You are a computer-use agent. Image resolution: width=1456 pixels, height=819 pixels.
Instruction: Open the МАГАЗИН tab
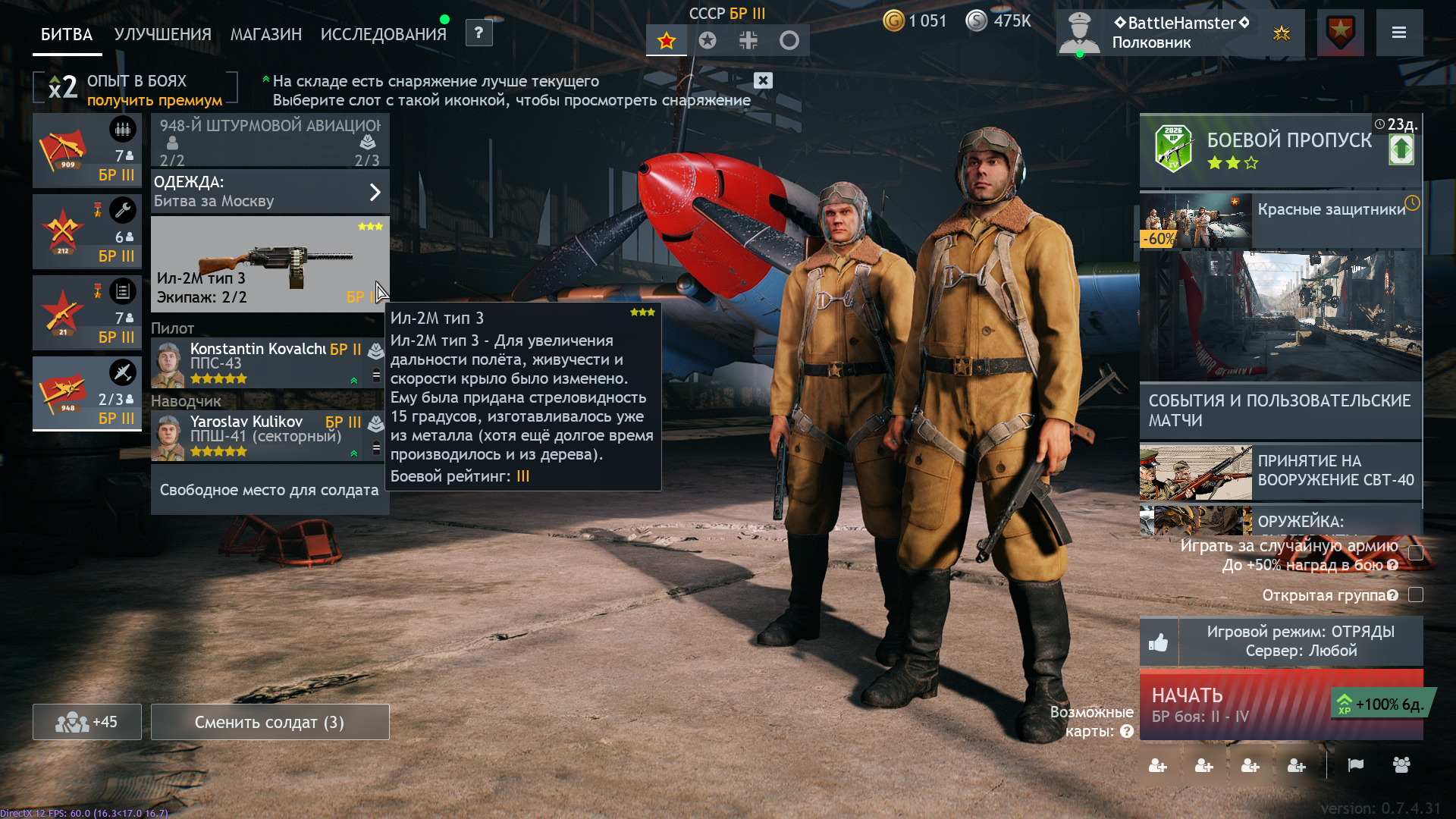click(265, 34)
